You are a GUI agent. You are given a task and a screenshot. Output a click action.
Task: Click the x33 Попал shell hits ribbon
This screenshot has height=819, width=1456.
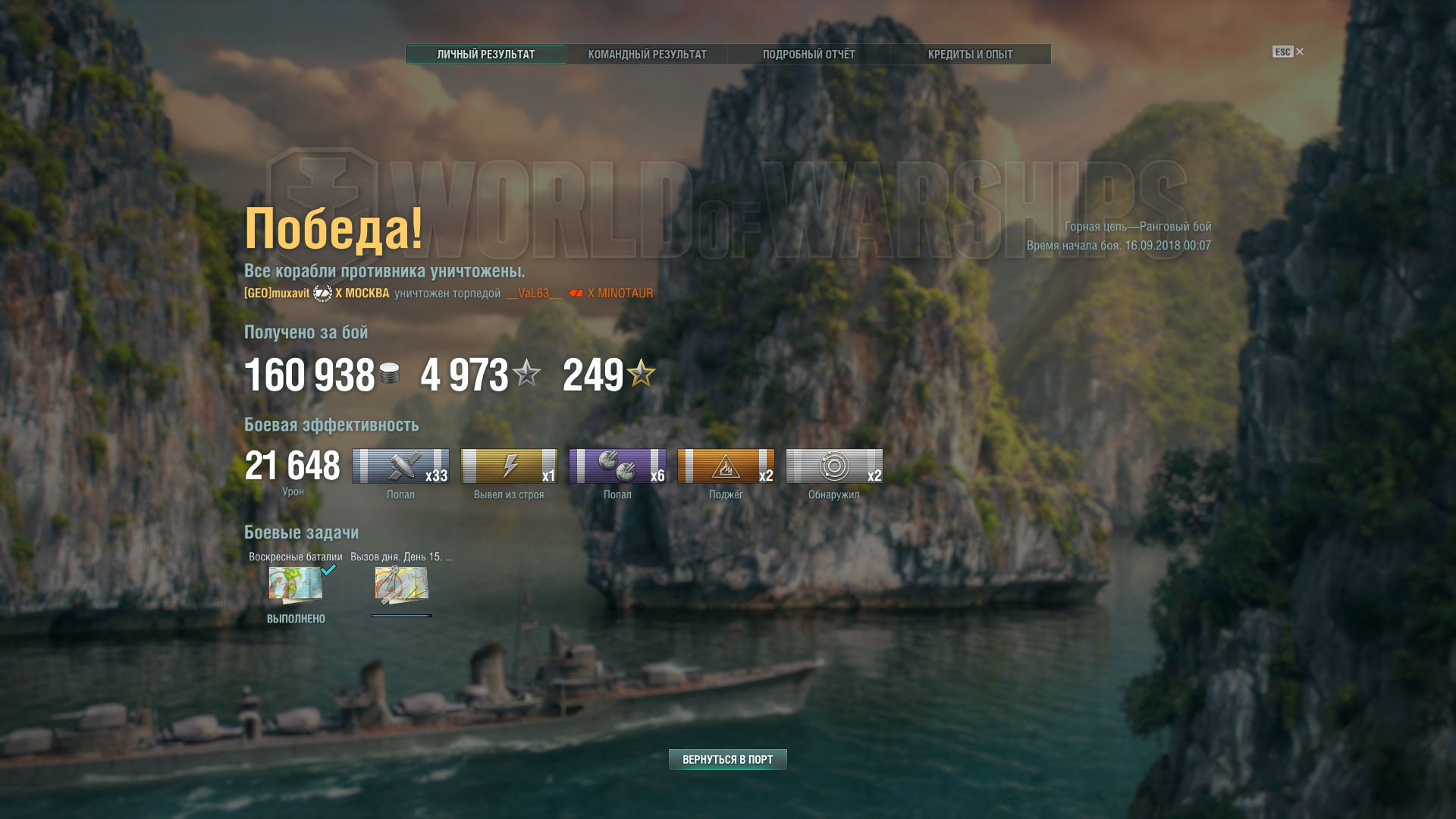pyautogui.click(x=400, y=466)
